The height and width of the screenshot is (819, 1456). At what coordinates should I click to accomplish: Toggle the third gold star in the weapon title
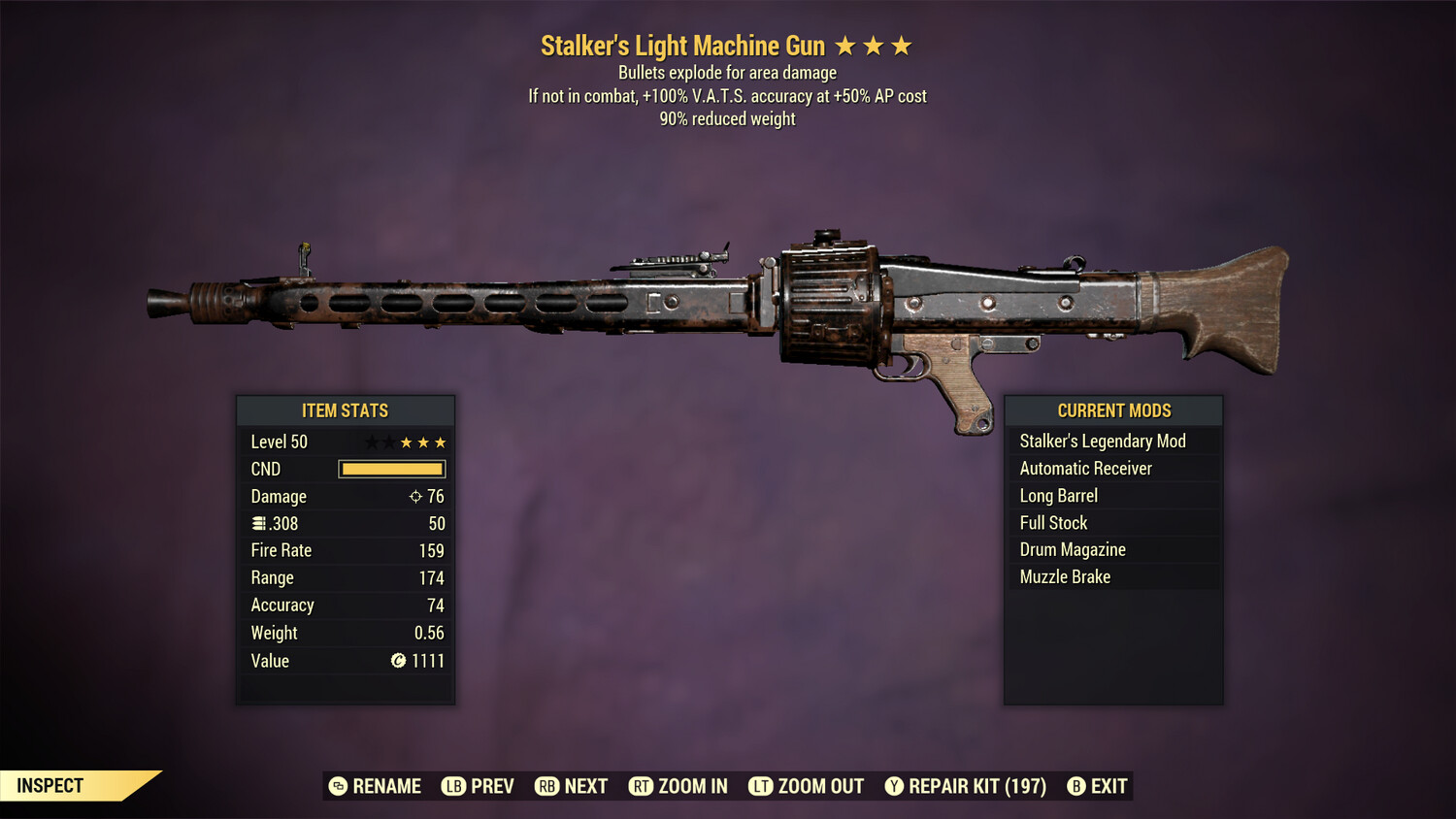click(903, 45)
